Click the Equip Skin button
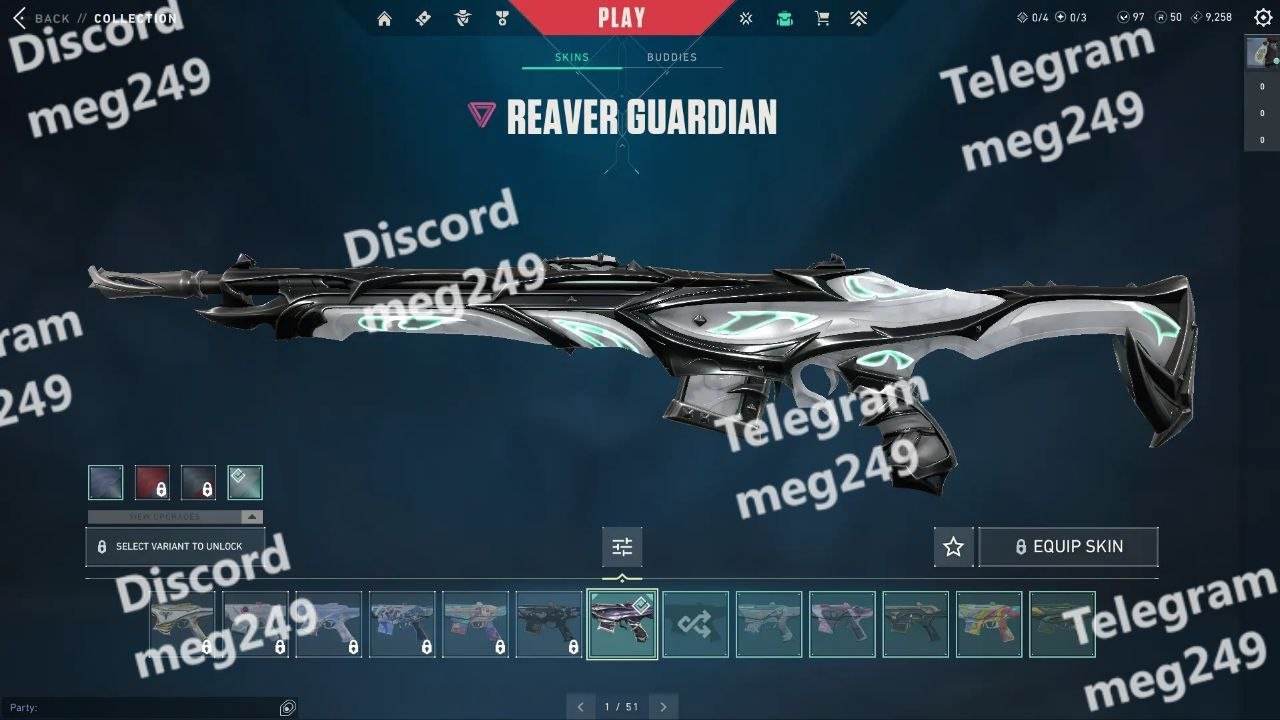The image size is (1280, 720). coord(1068,547)
